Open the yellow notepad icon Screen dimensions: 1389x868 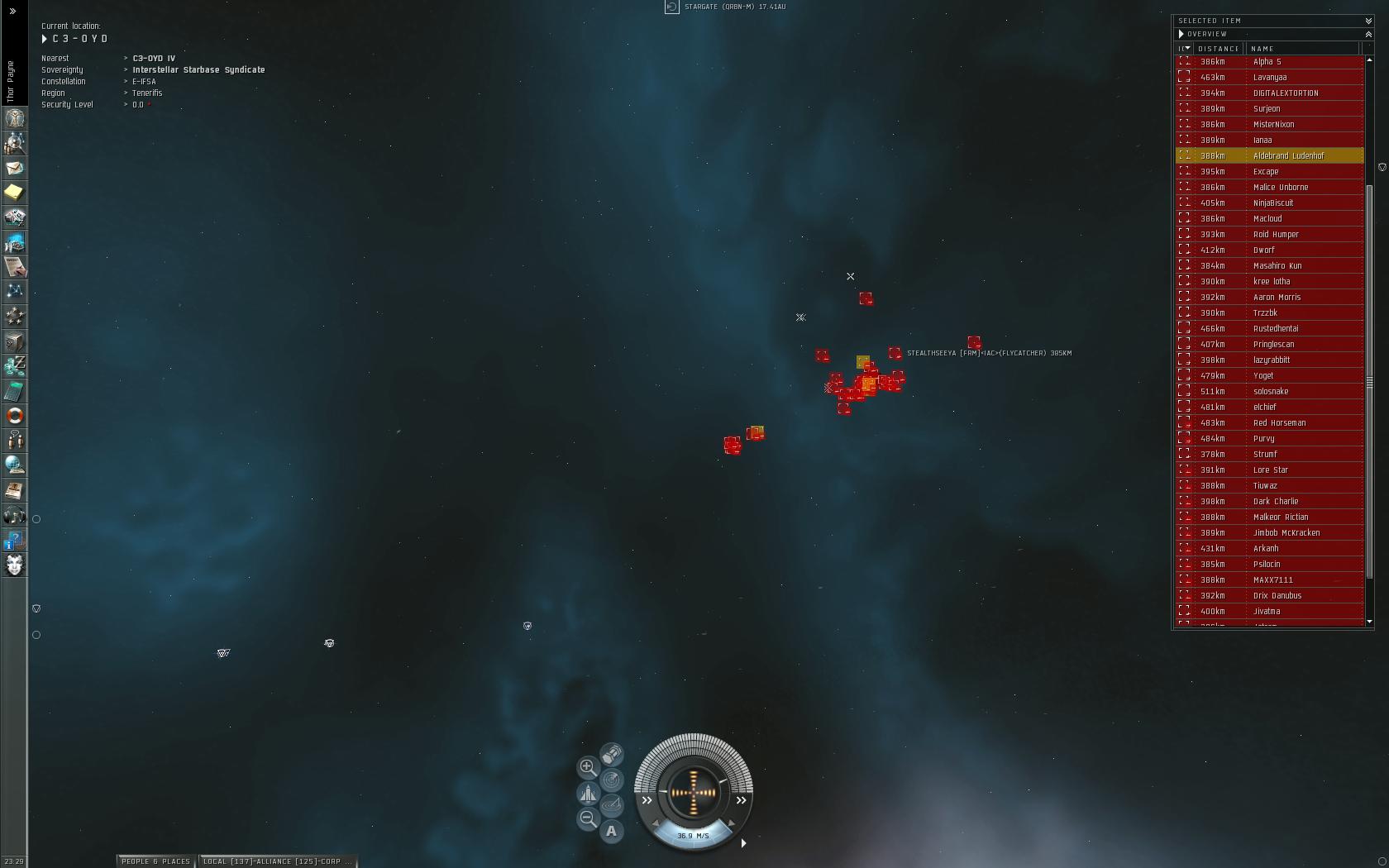(x=15, y=193)
